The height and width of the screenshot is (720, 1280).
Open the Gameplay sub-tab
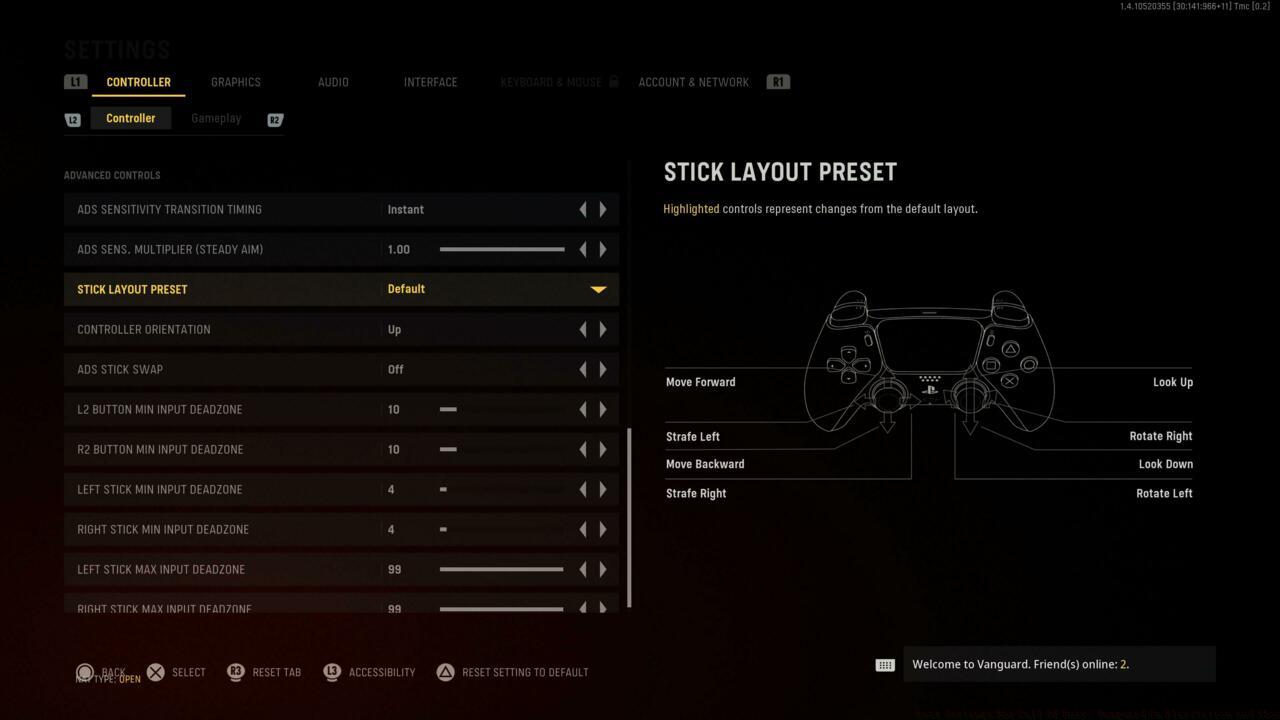(x=216, y=118)
